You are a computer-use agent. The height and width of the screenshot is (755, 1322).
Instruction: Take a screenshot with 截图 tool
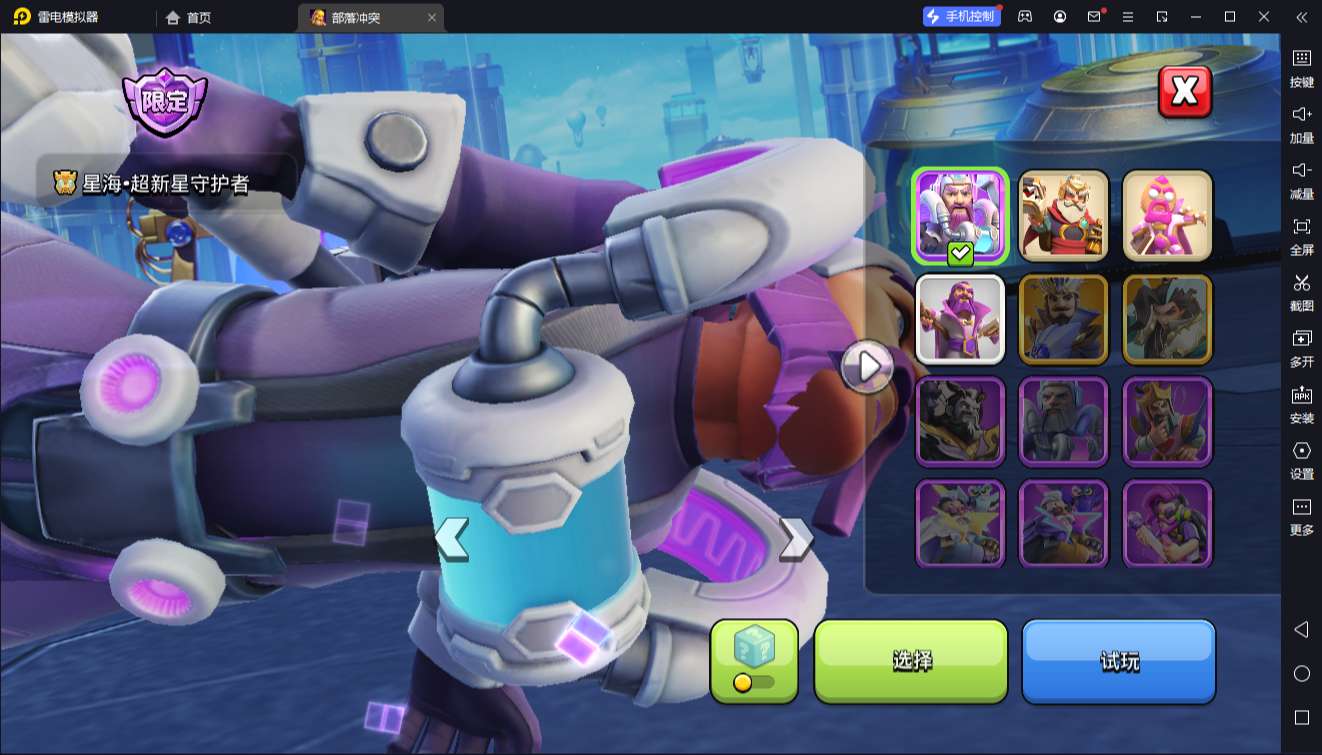1301,292
